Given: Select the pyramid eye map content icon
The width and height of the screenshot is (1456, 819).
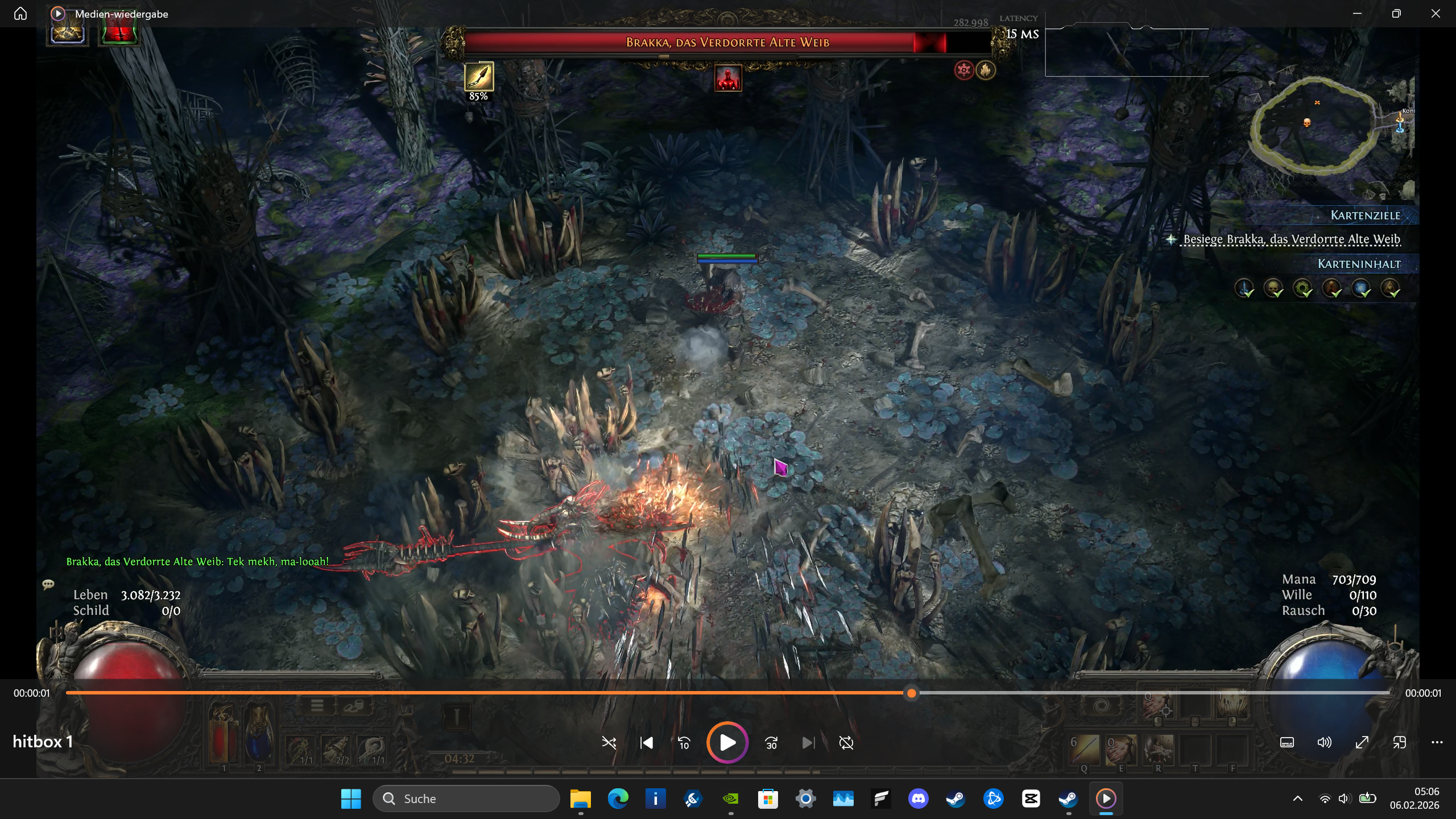Looking at the screenshot, I should [x=1390, y=288].
